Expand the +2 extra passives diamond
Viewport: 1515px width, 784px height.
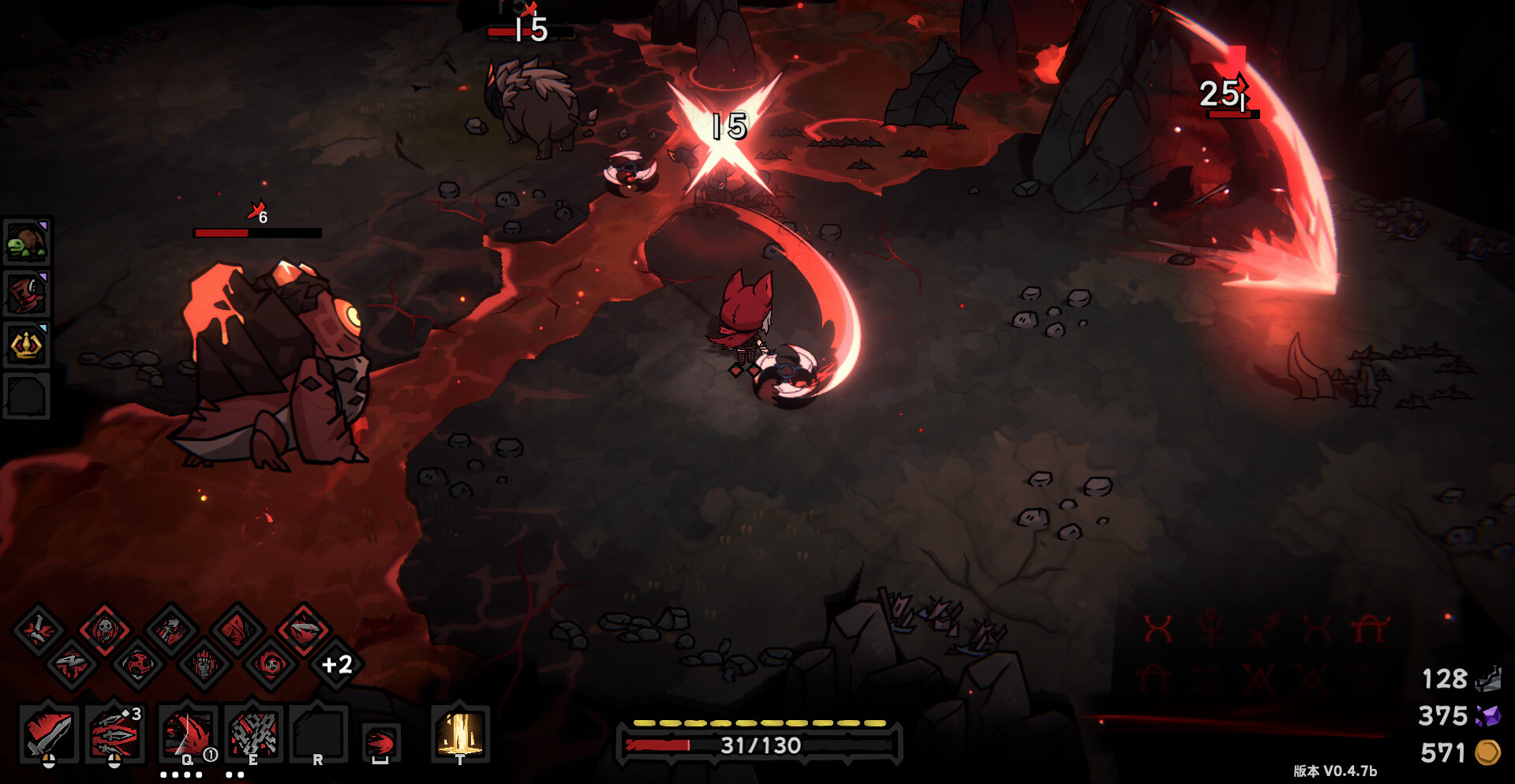click(x=337, y=665)
